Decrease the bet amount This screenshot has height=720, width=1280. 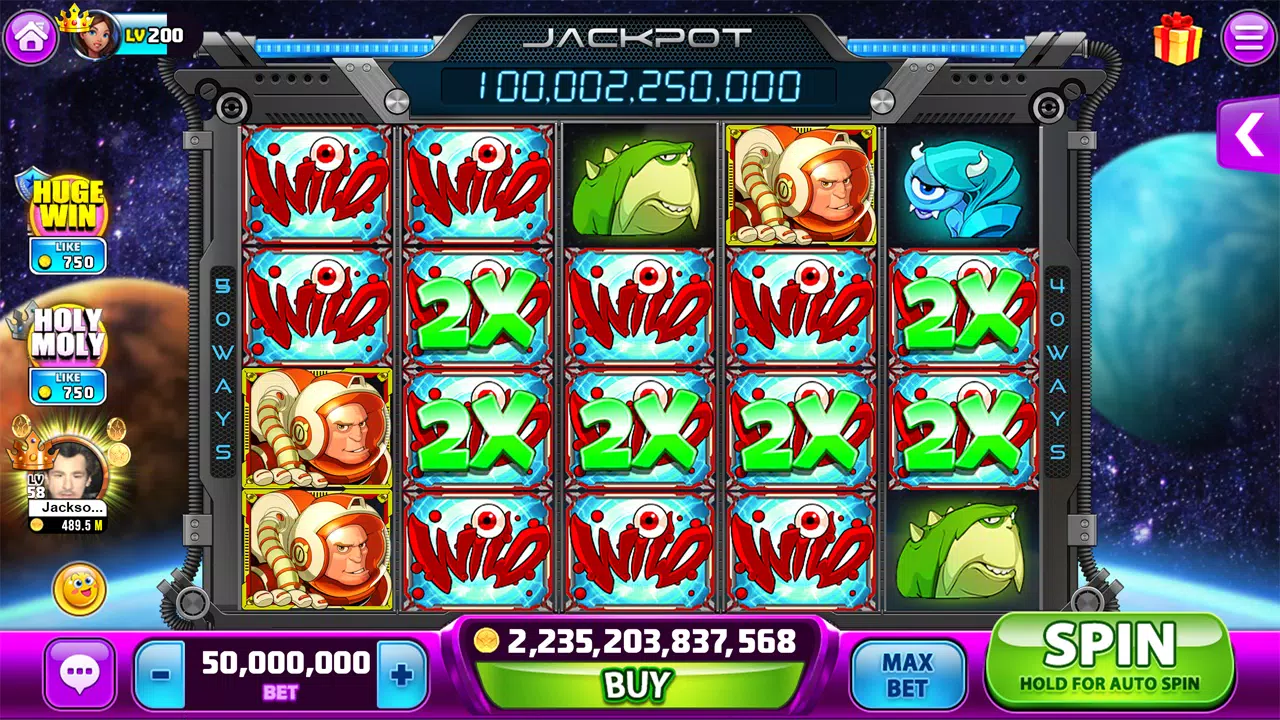[160, 675]
